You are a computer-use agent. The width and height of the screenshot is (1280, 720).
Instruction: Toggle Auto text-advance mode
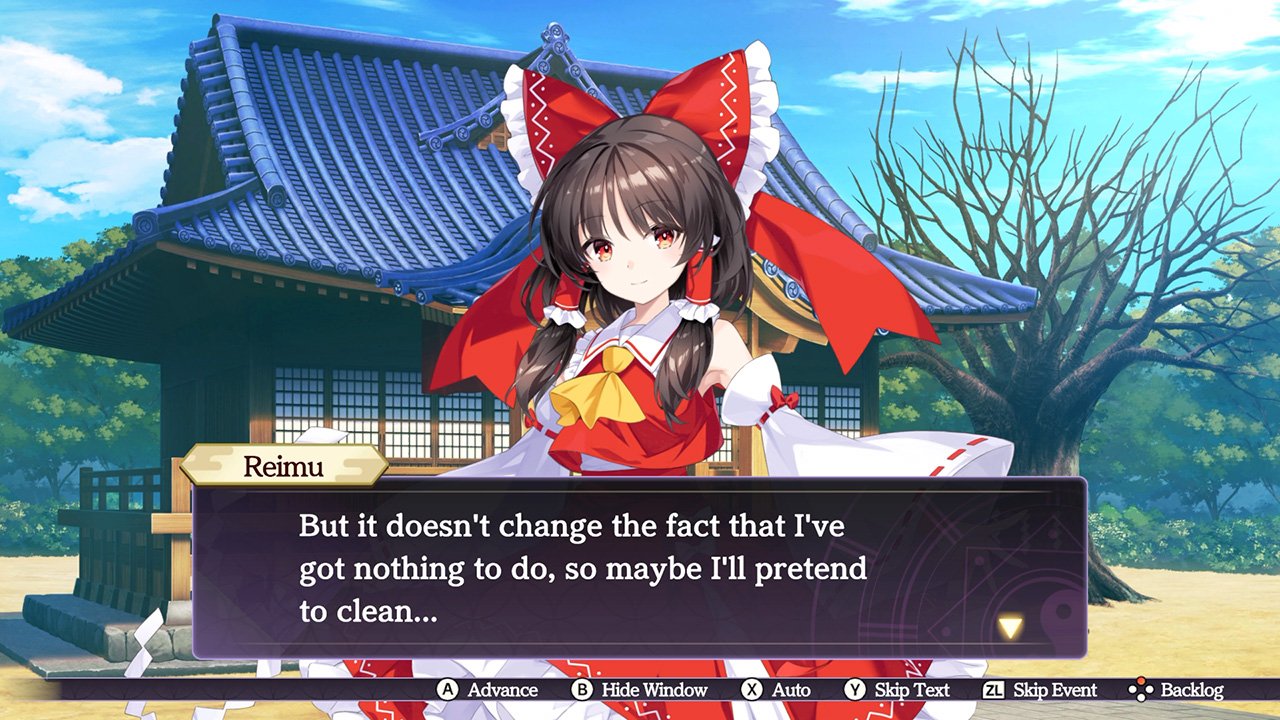pos(790,691)
